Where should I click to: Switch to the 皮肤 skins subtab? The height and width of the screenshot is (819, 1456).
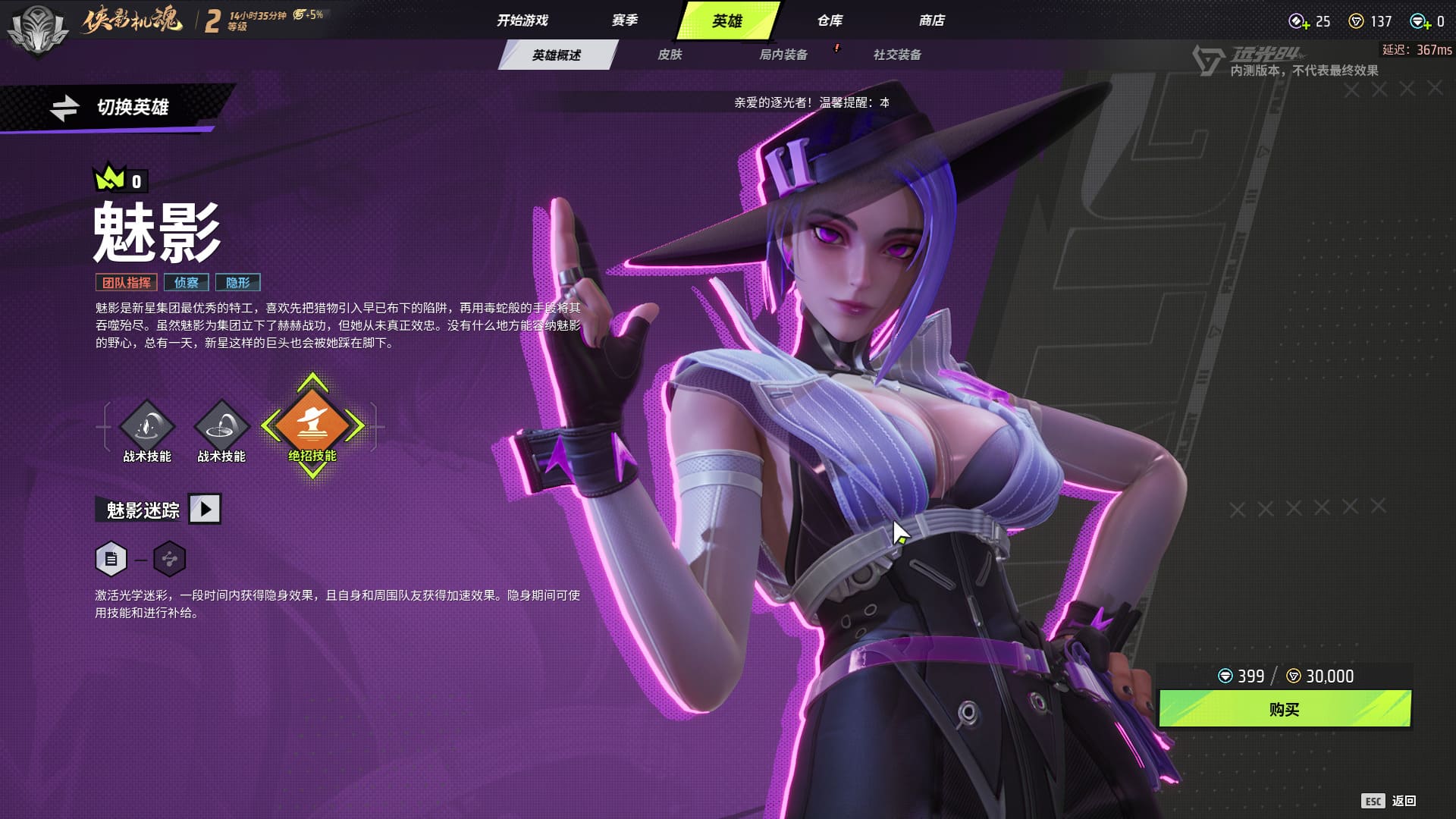[x=670, y=55]
